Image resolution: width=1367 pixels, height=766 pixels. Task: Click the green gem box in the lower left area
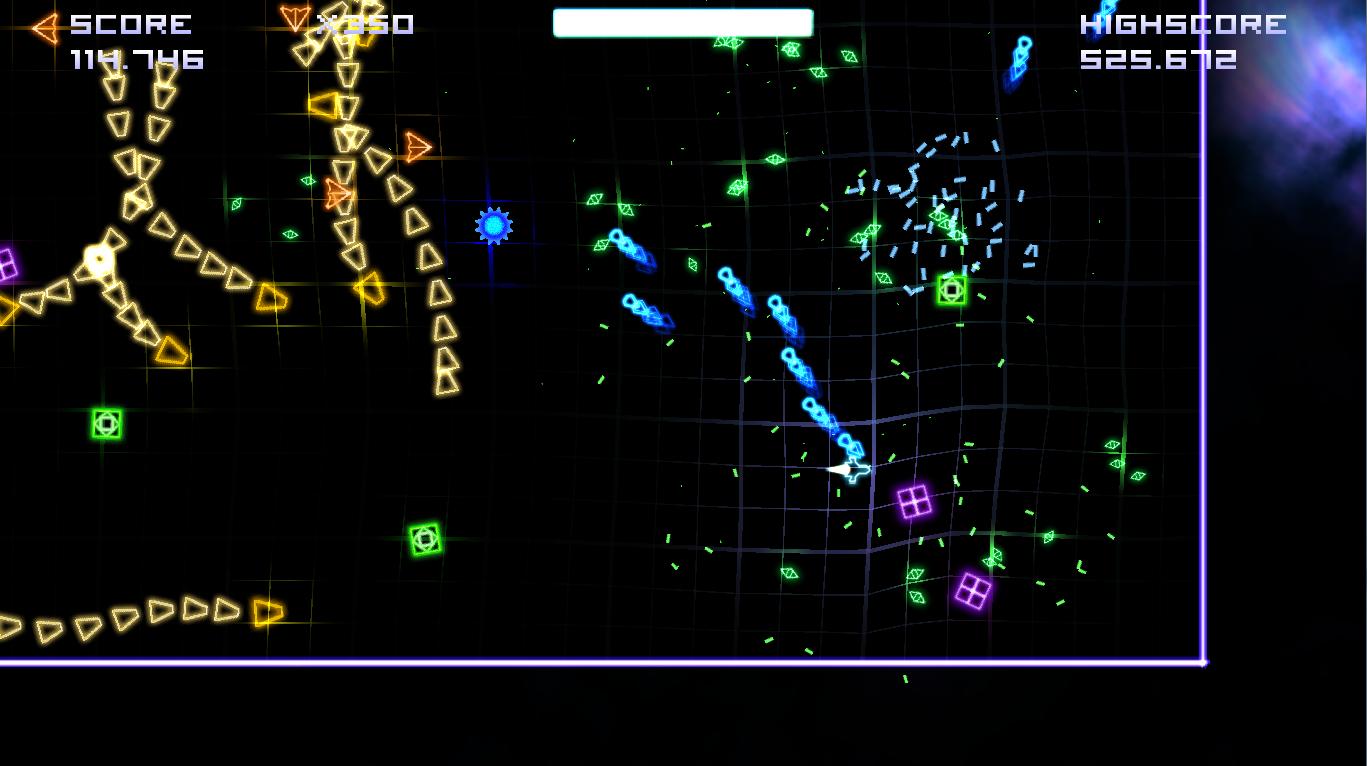(x=427, y=538)
